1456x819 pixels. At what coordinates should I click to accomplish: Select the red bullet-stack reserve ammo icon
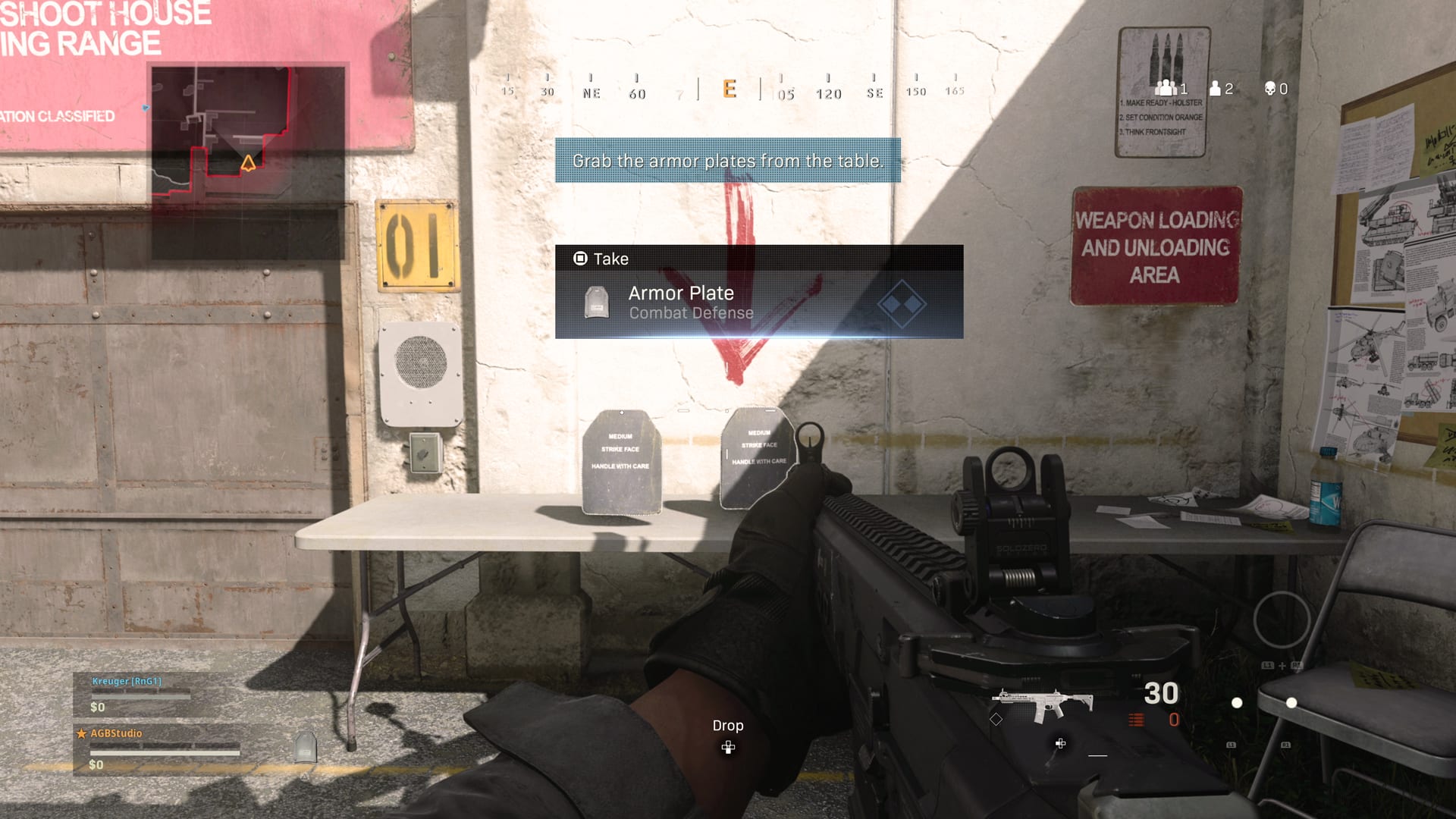point(1136,720)
